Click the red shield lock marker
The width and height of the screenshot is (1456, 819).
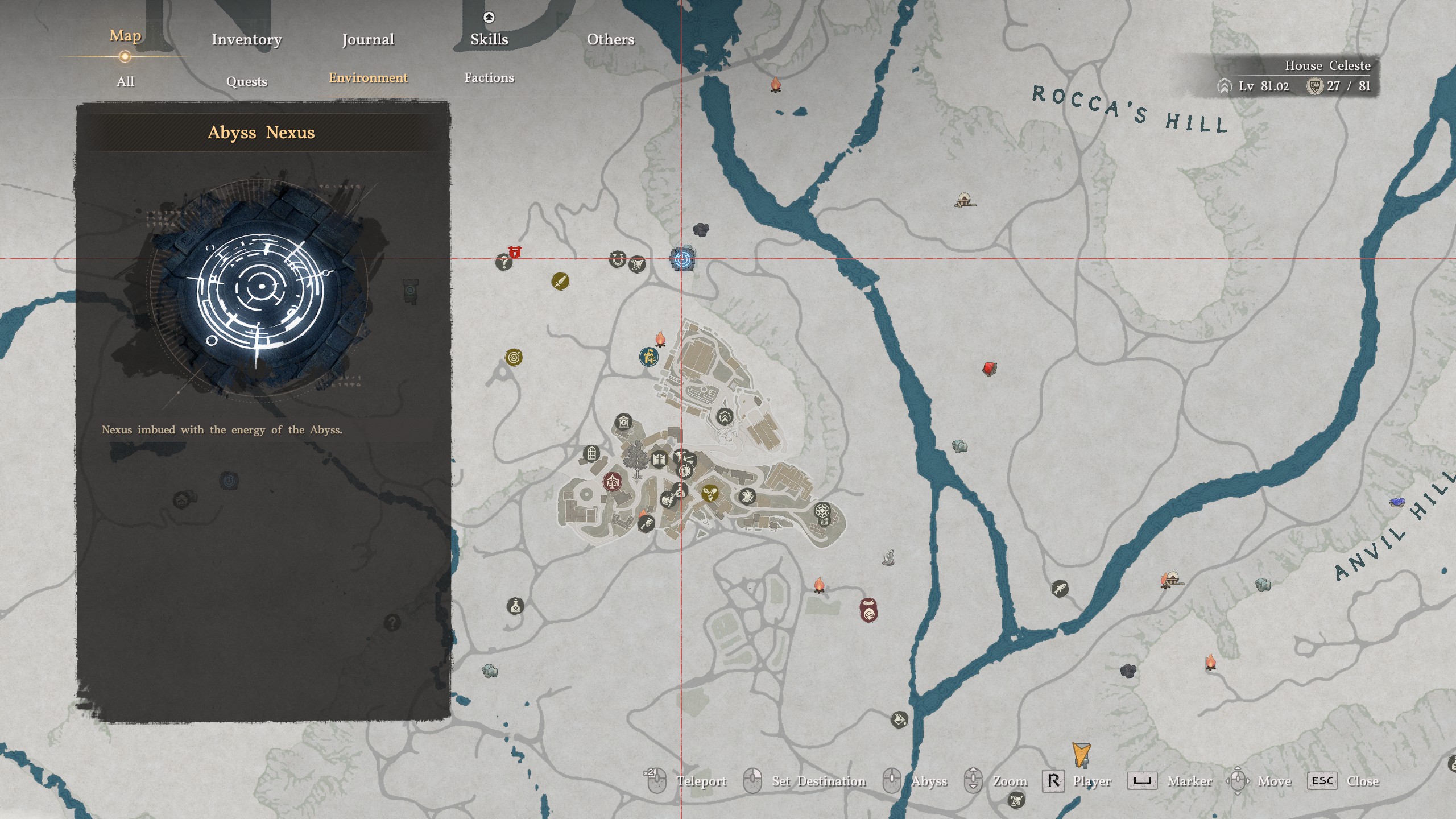click(515, 251)
